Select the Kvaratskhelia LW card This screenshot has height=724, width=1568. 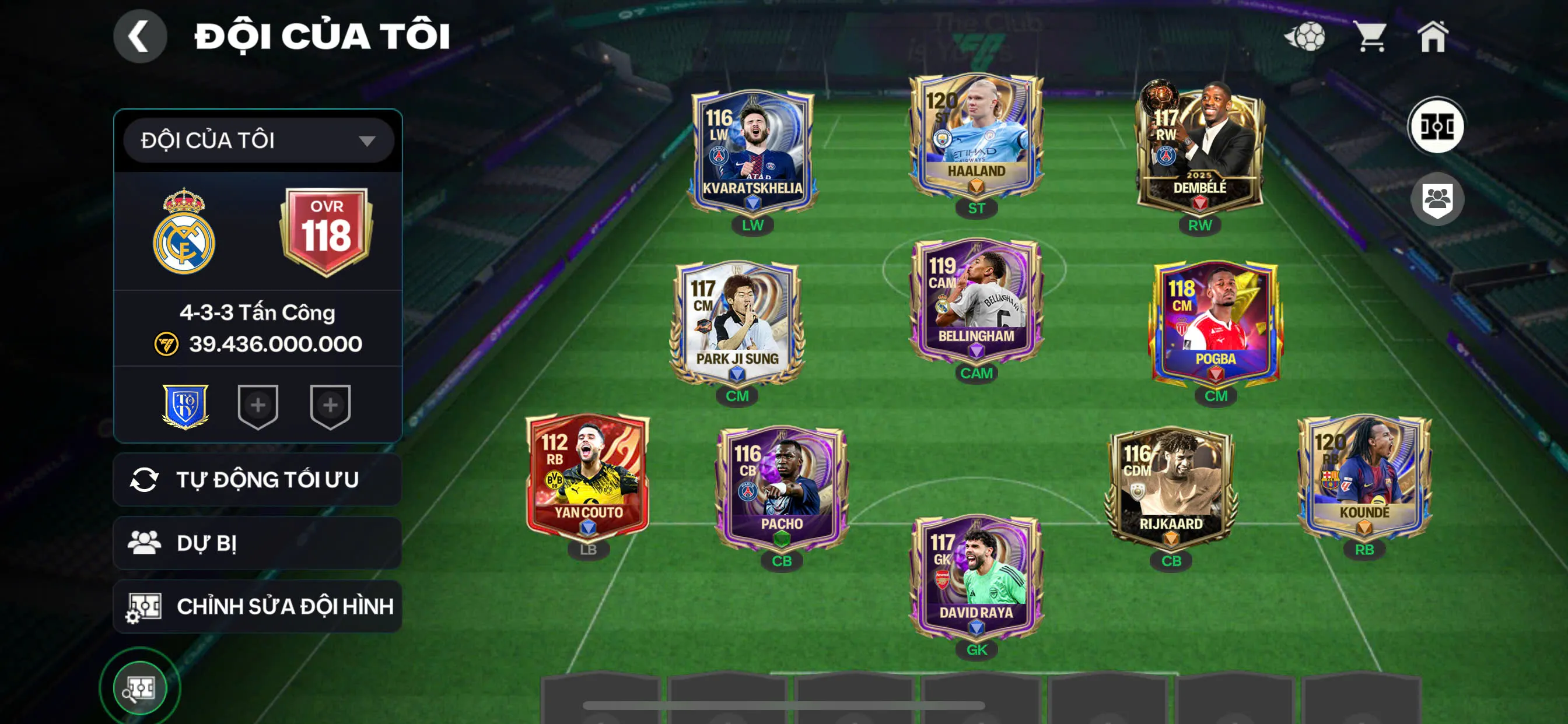coord(752,152)
